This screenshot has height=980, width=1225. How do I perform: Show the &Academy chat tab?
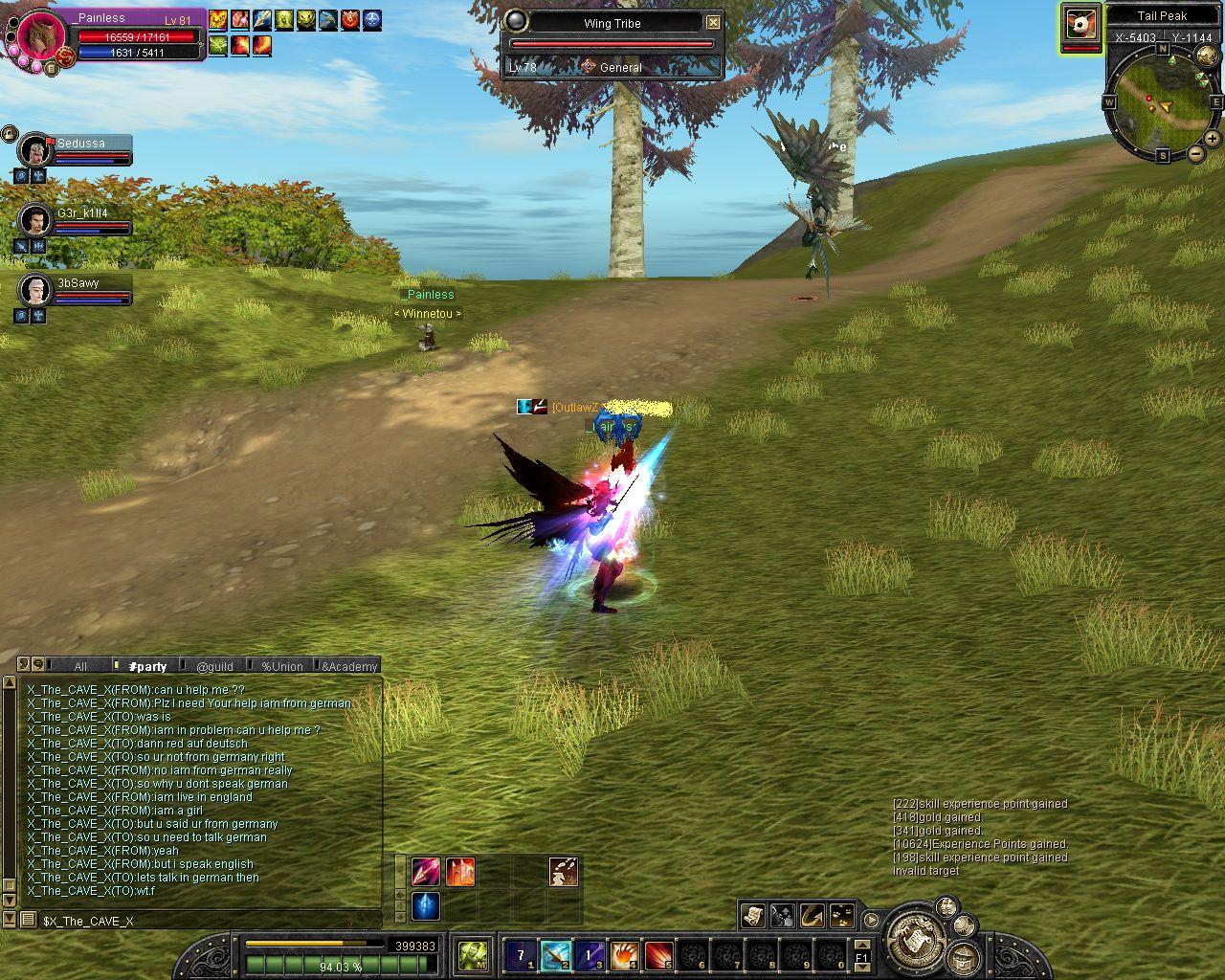pos(349,666)
